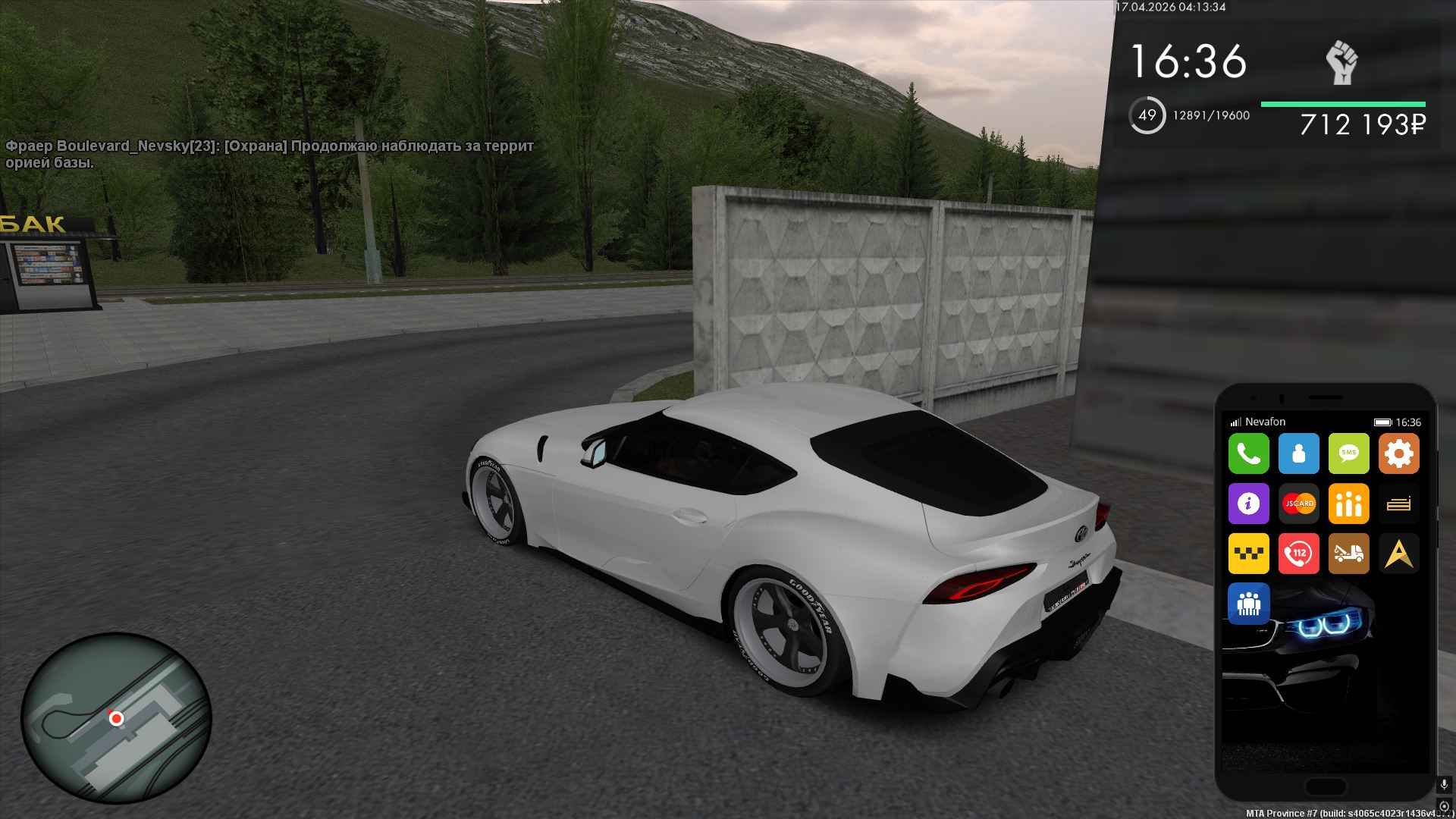Open the blue contacts app

point(1298,453)
